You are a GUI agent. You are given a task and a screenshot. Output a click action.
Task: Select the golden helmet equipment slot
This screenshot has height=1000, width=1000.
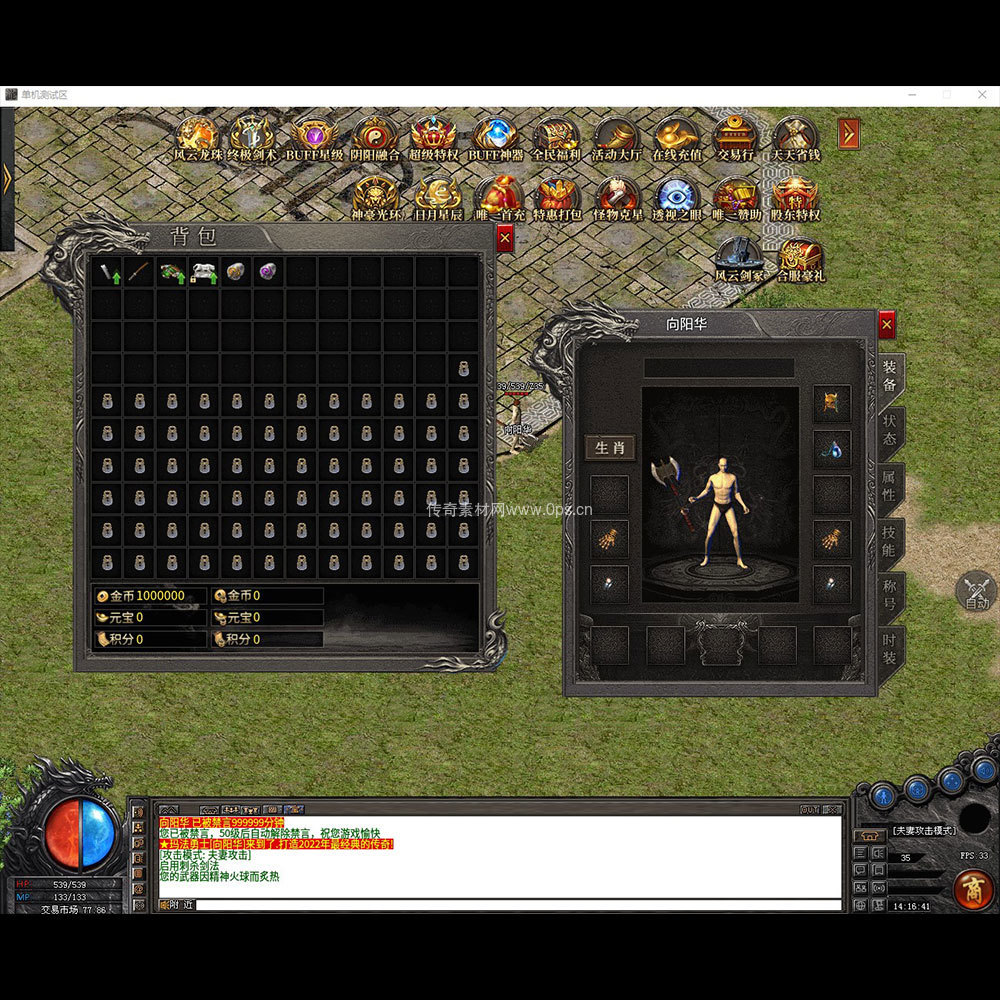(831, 403)
